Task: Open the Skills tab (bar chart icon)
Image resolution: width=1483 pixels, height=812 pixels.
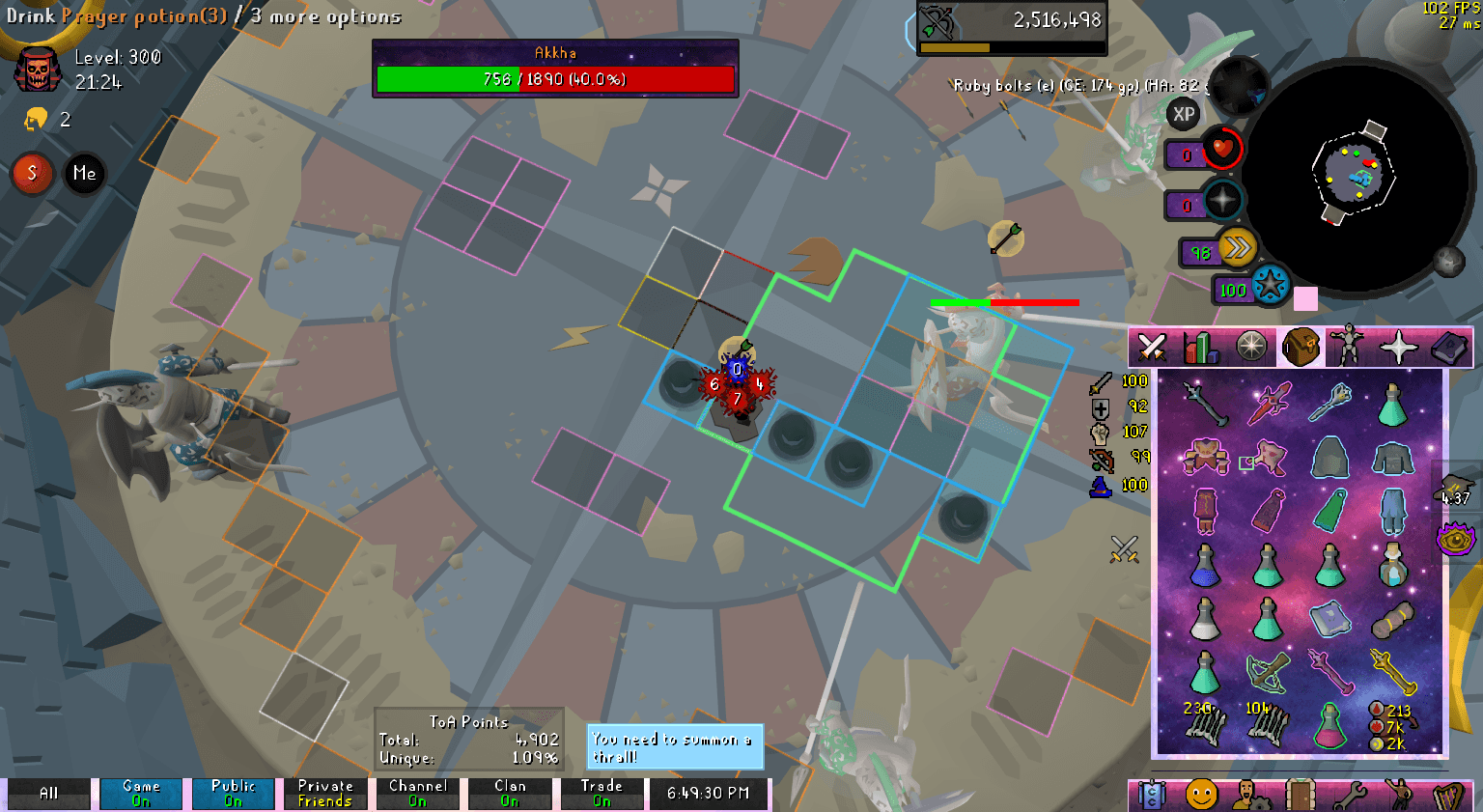Action: coord(1201,348)
